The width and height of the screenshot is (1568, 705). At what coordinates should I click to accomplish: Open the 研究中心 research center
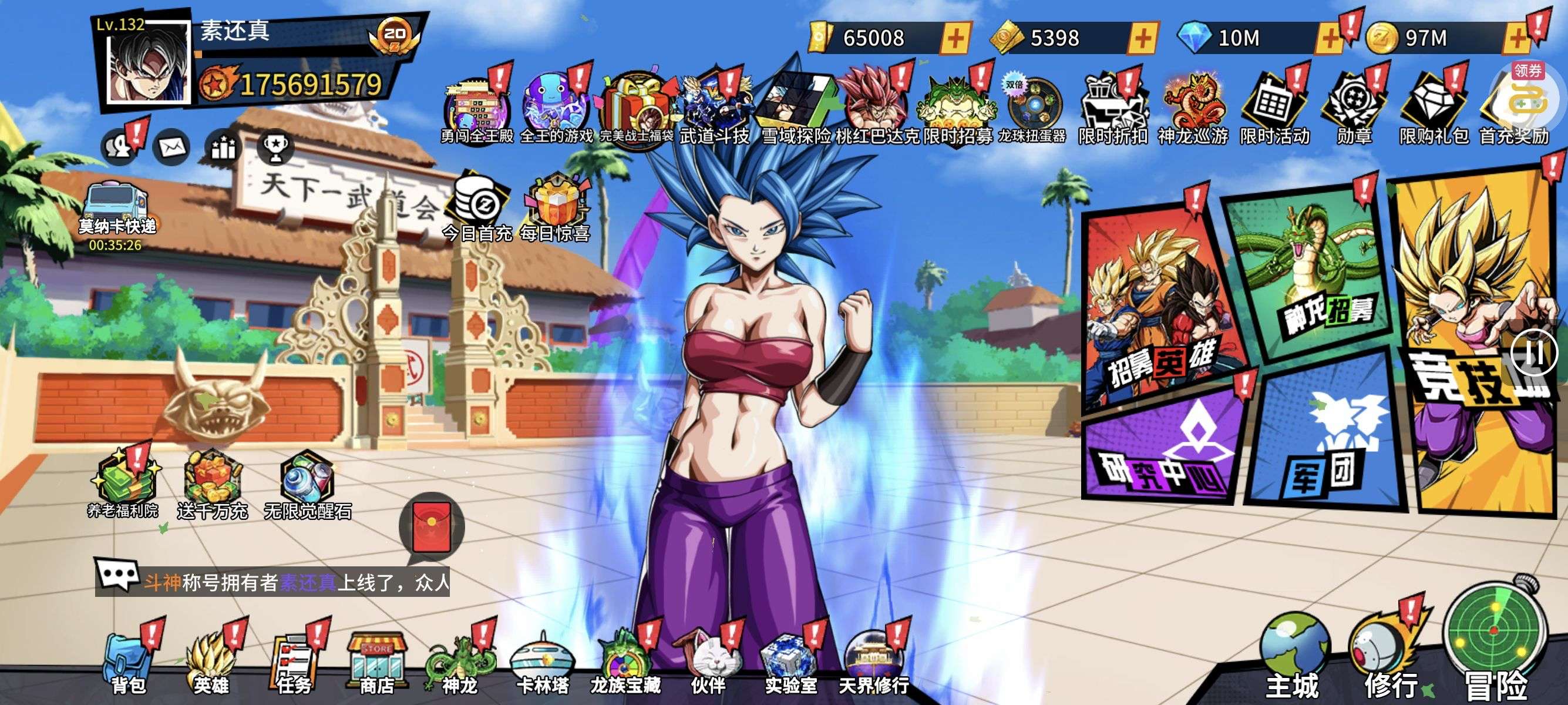(1163, 451)
